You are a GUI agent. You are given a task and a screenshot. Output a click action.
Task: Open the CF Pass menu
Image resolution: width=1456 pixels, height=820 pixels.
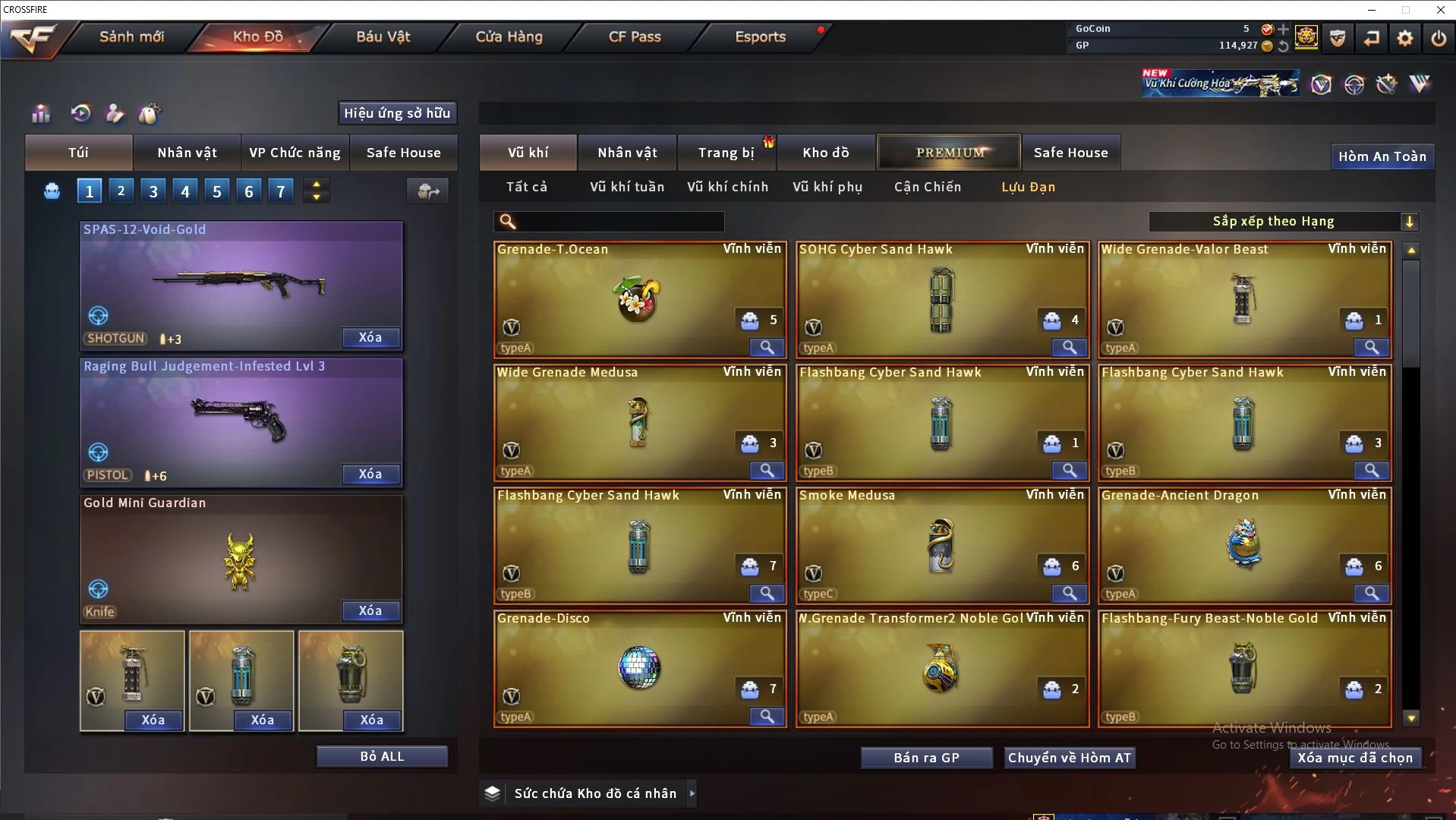click(x=635, y=36)
